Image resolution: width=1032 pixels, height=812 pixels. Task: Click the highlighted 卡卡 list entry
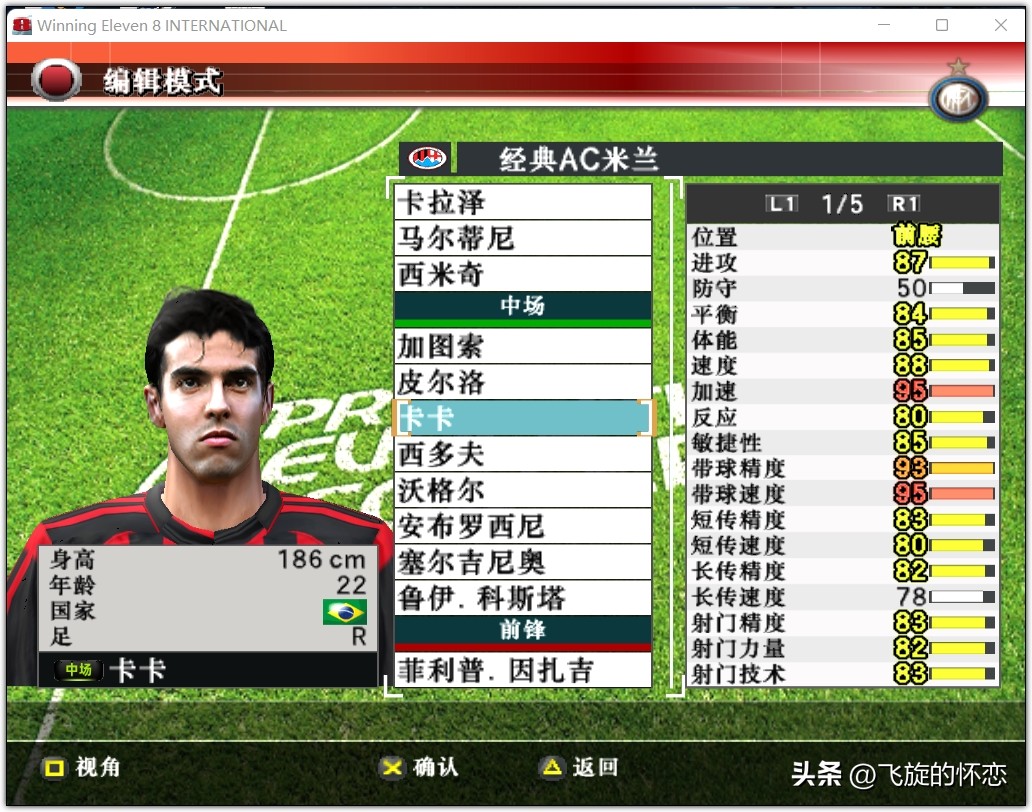tap(522, 418)
